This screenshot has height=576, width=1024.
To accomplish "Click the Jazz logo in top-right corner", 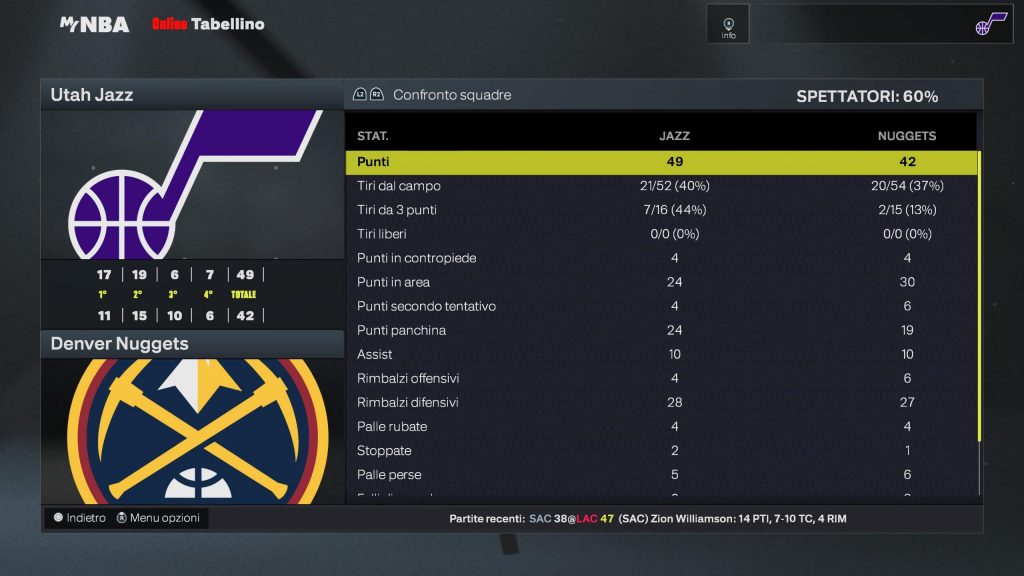I will click(992, 24).
